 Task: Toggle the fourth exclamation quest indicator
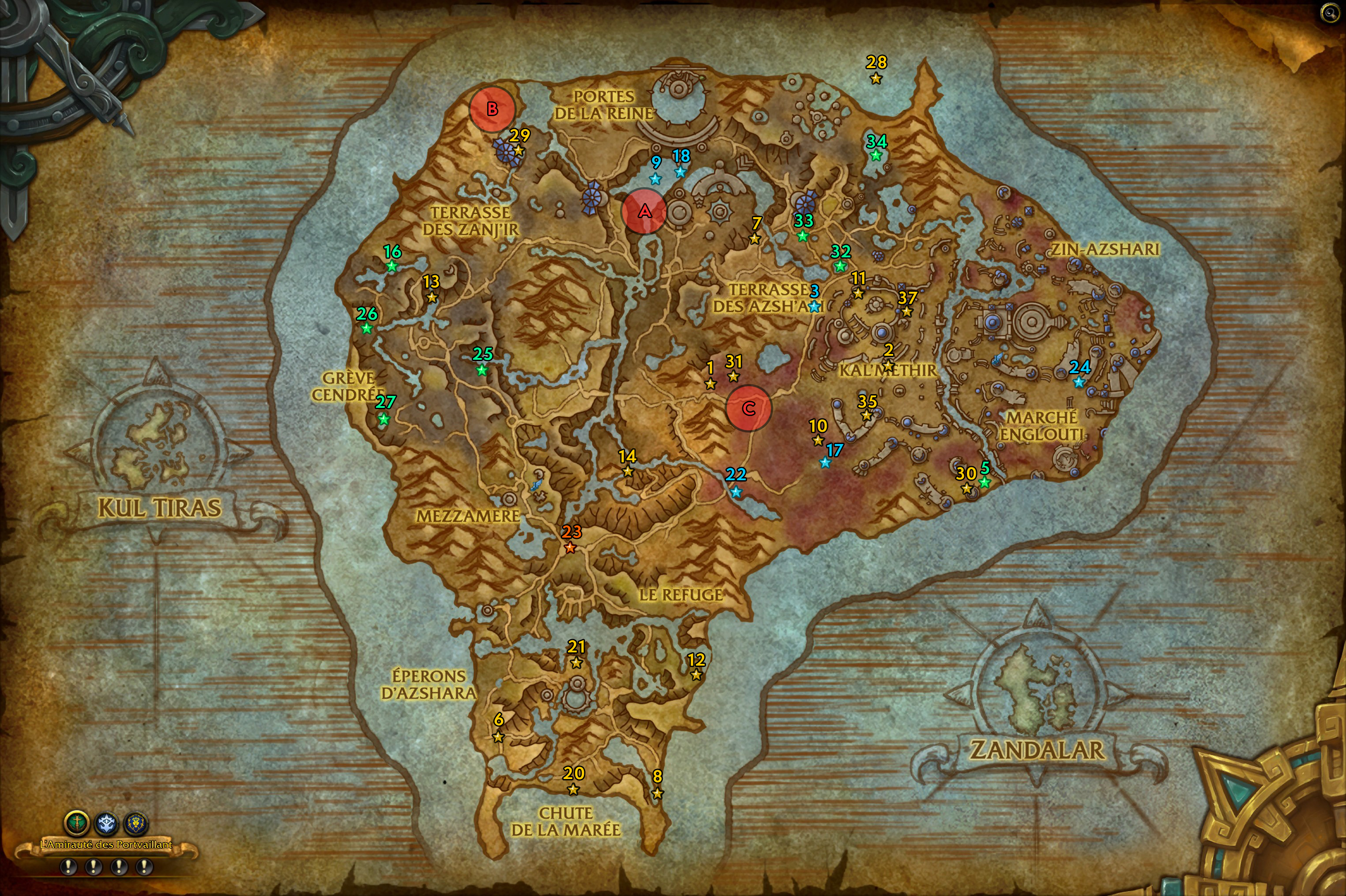144,867
